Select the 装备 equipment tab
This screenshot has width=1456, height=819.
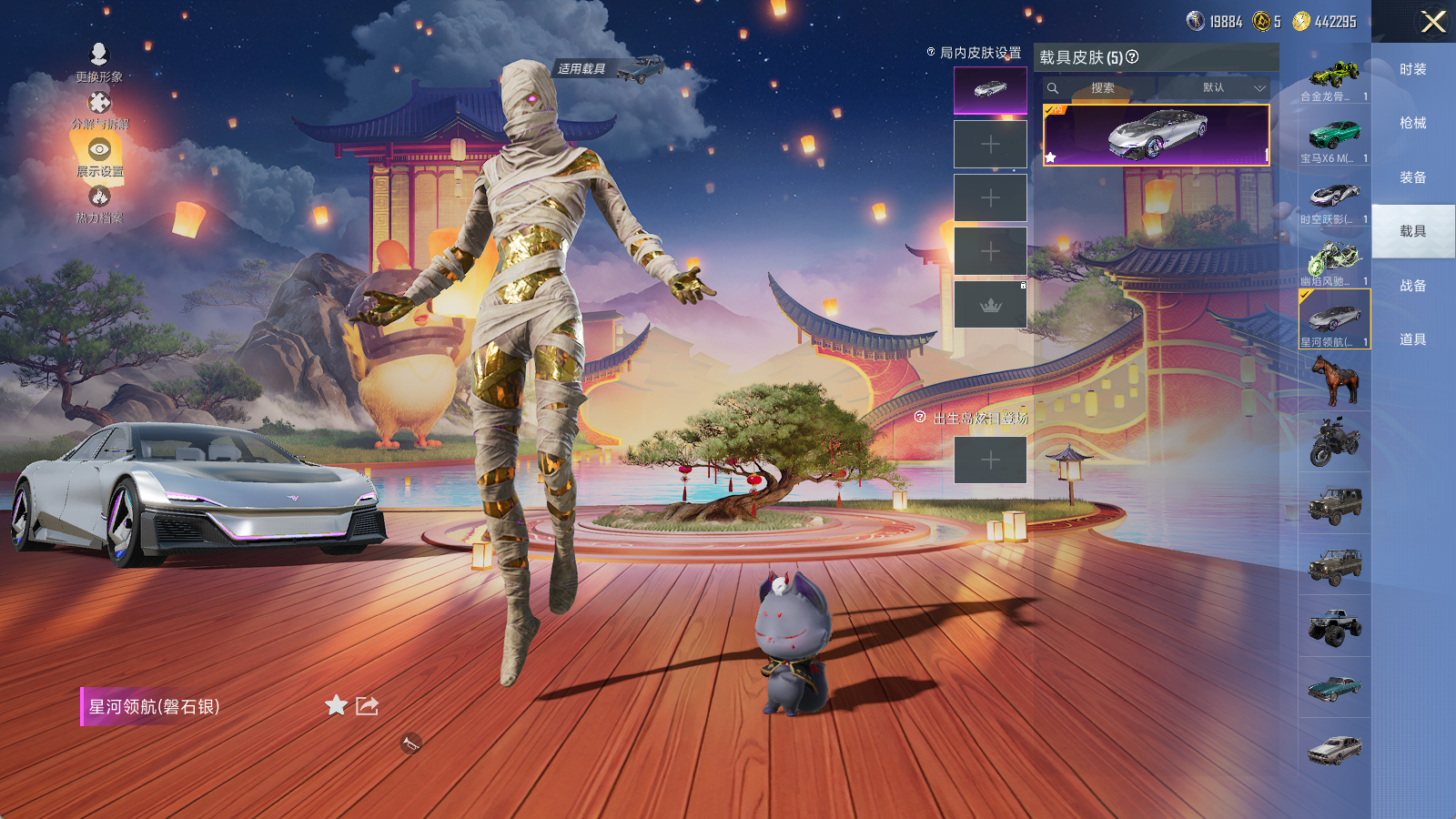click(1412, 177)
